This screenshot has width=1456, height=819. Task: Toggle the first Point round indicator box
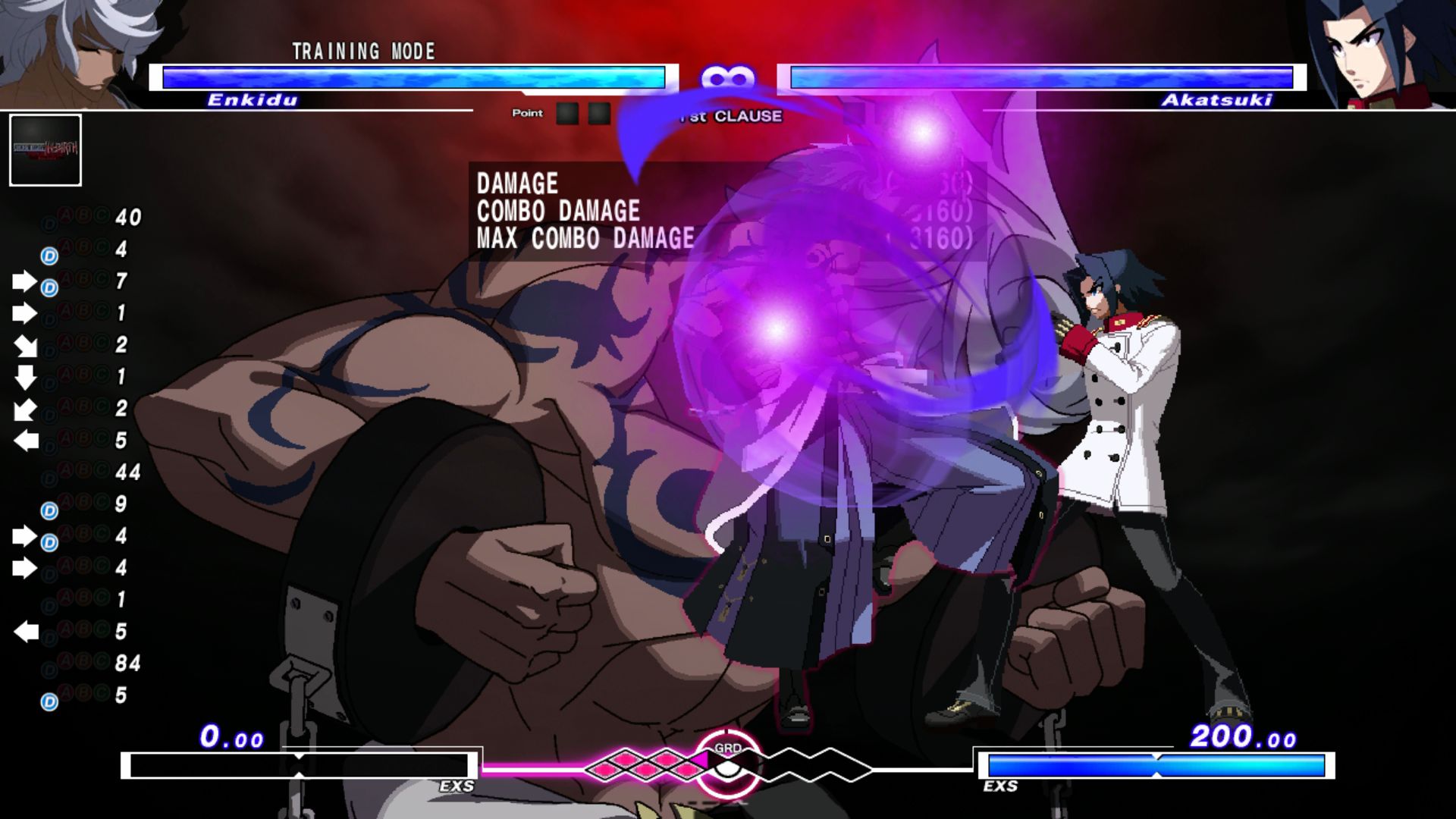click(x=566, y=114)
